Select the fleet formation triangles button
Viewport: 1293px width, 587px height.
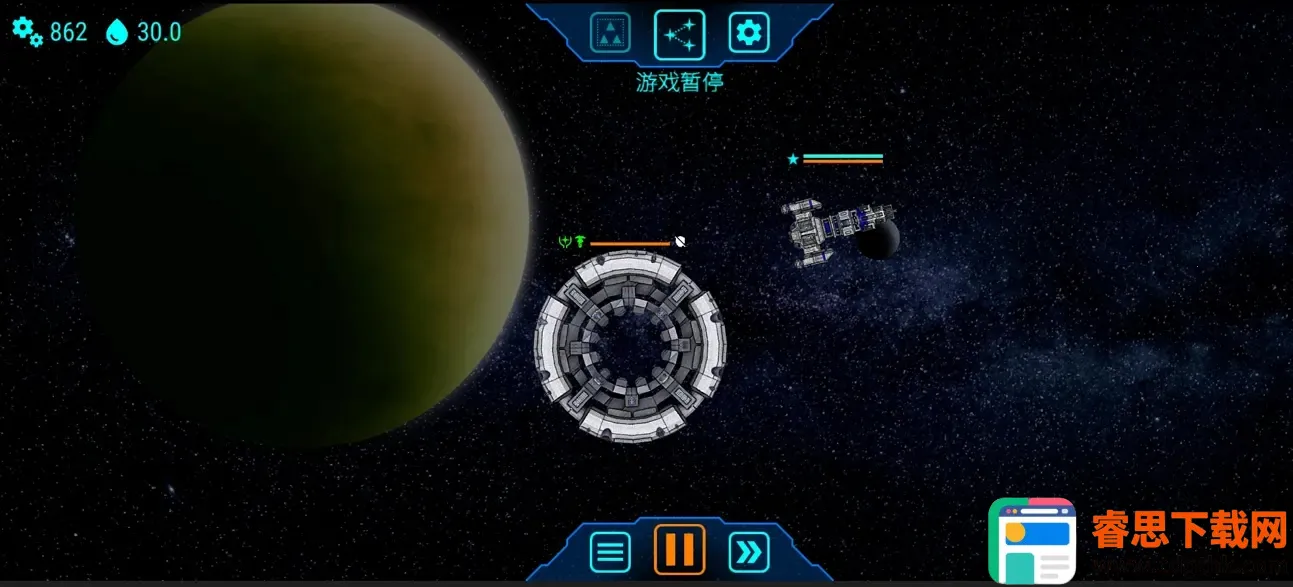pyautogui.click(x=609, y=34)
